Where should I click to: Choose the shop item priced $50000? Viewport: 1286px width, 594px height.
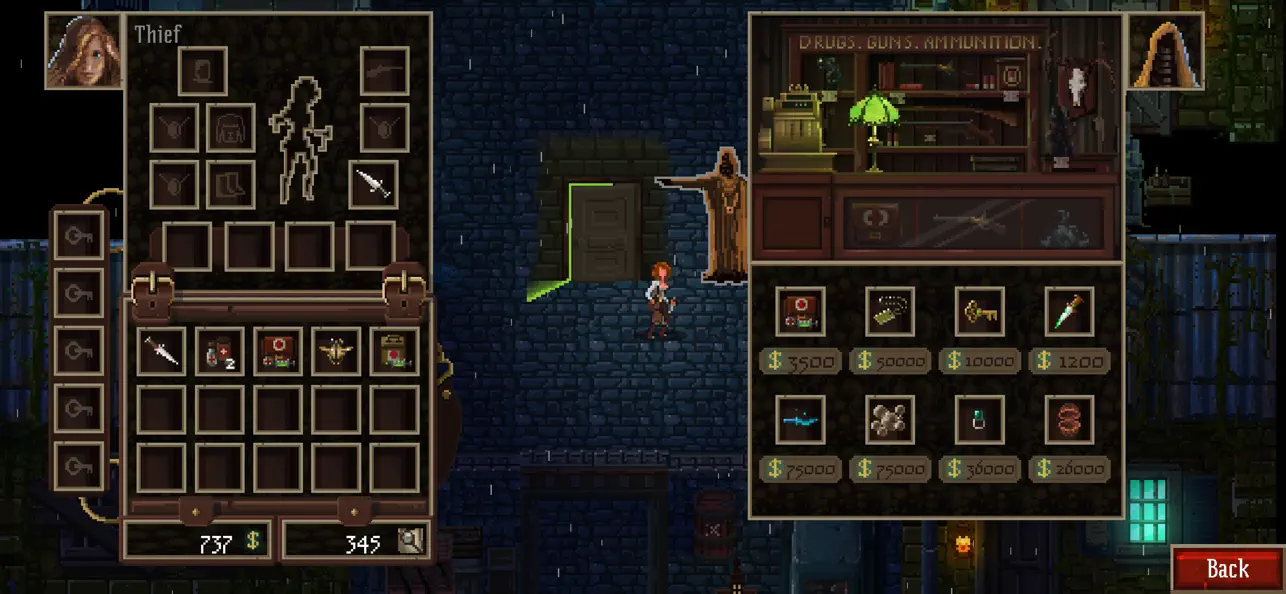pyautogui.click(x=890, y=311)
